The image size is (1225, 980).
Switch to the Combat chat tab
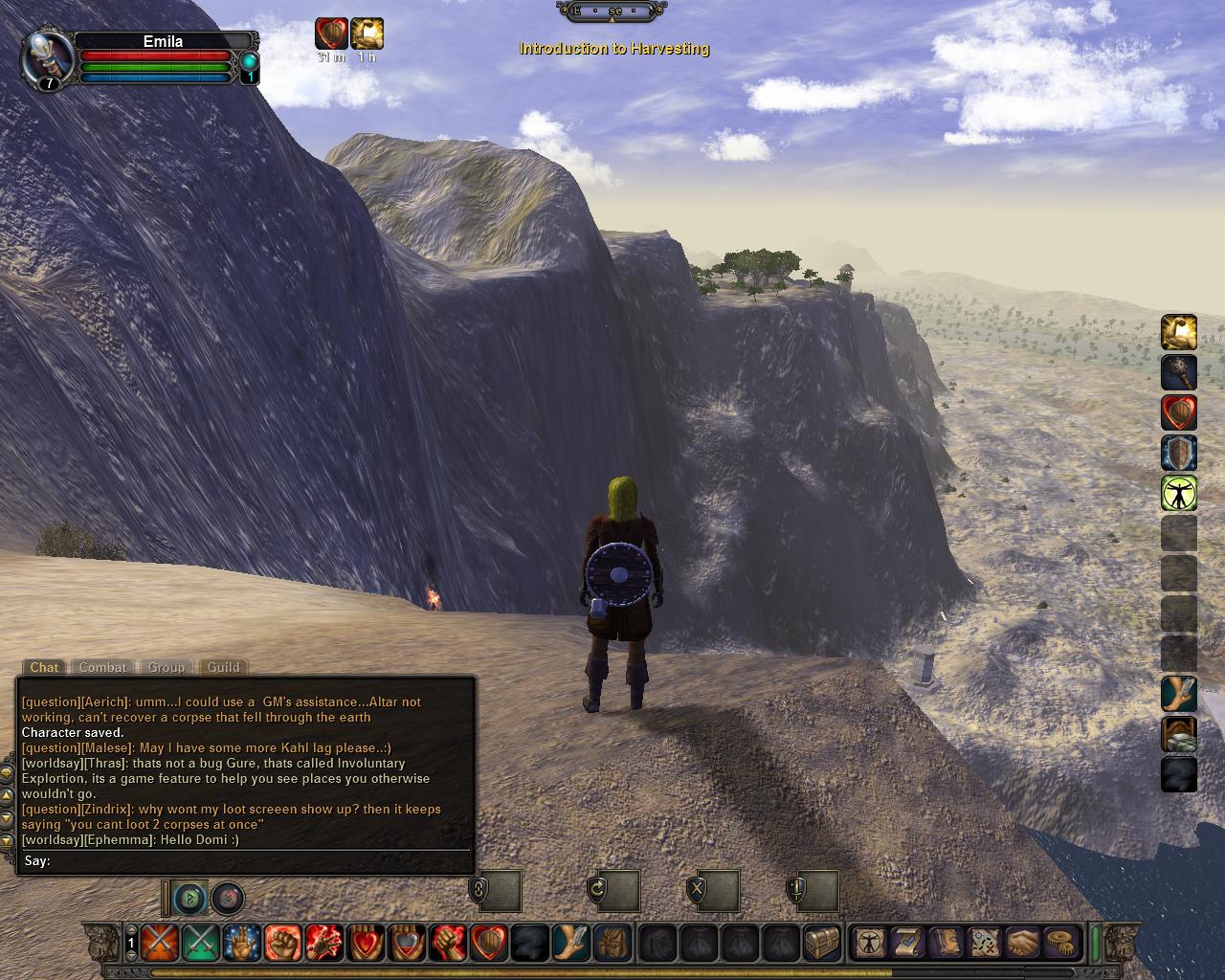pos(102,667)
